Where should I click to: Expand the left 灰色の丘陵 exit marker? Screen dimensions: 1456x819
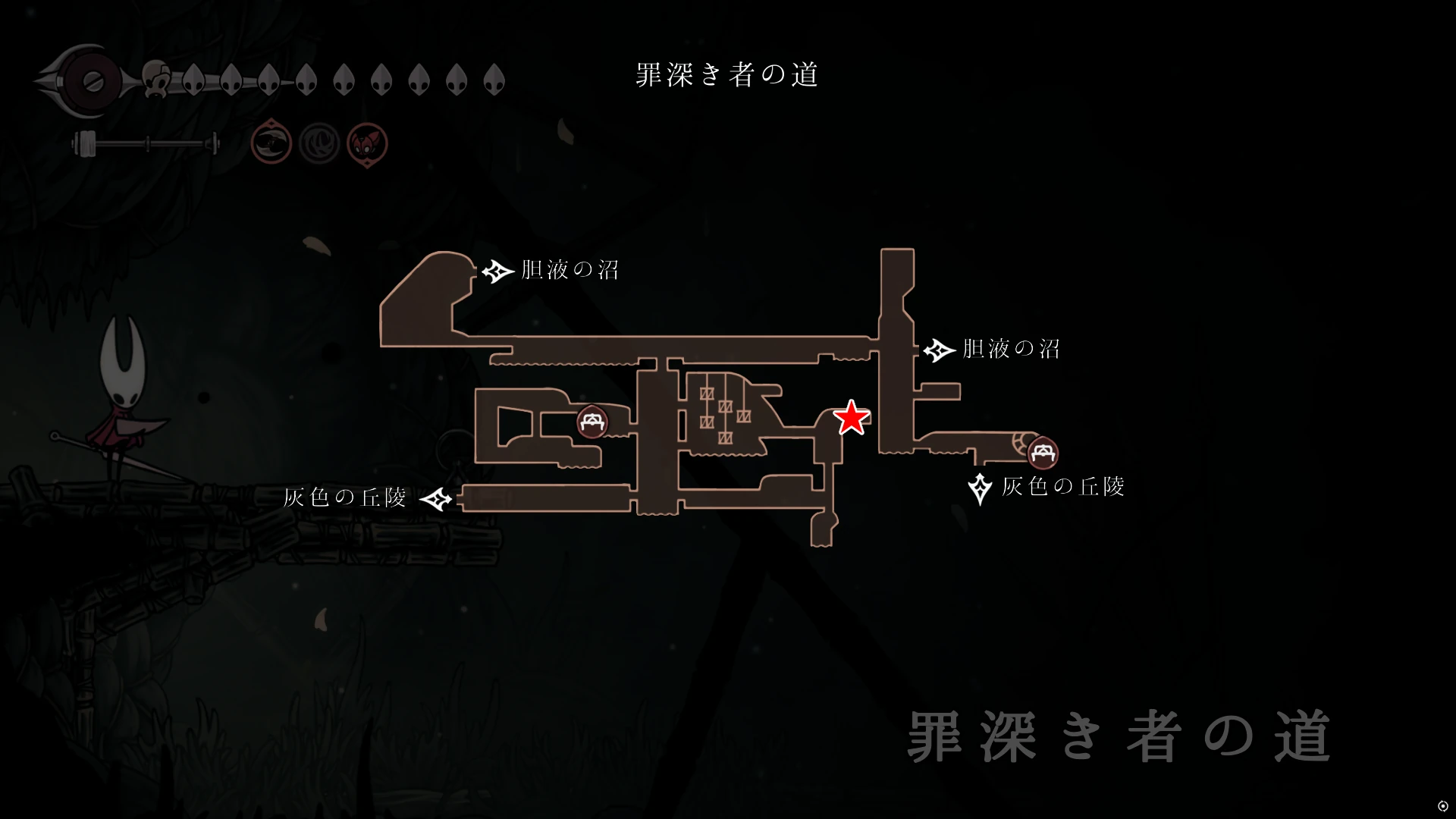pyautogui.click(x=438, y=499)
